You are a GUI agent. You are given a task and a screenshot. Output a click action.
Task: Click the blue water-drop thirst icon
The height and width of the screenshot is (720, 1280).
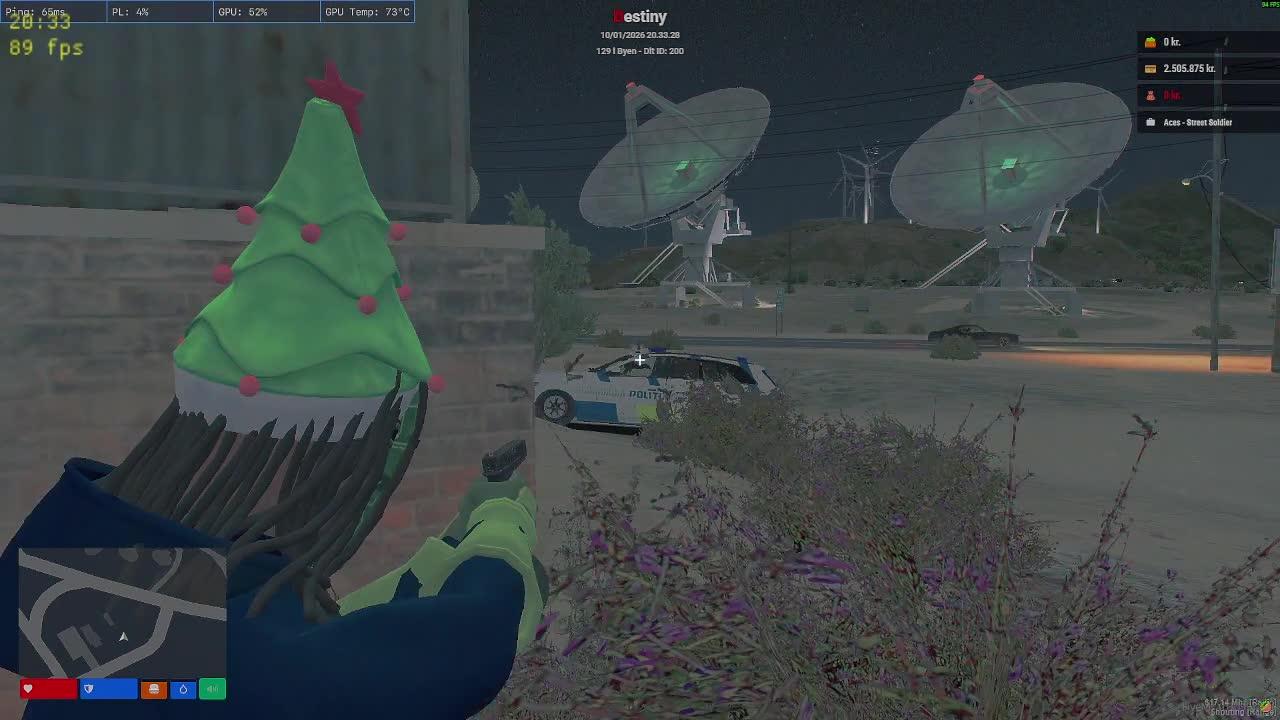[x=183, y=689]
